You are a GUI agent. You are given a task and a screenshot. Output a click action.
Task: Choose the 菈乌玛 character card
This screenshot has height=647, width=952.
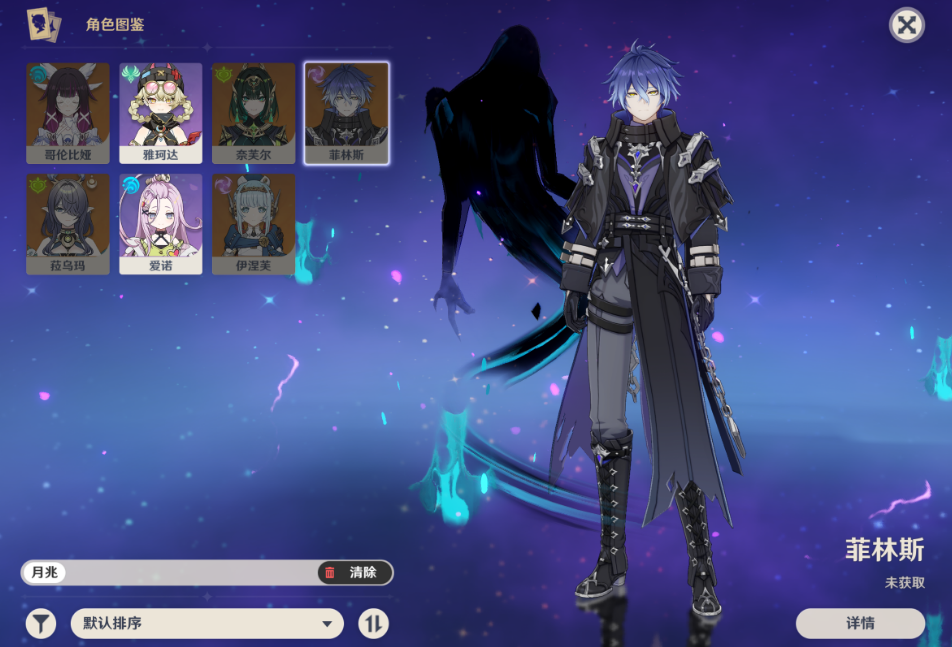click(x=68, y=223)
